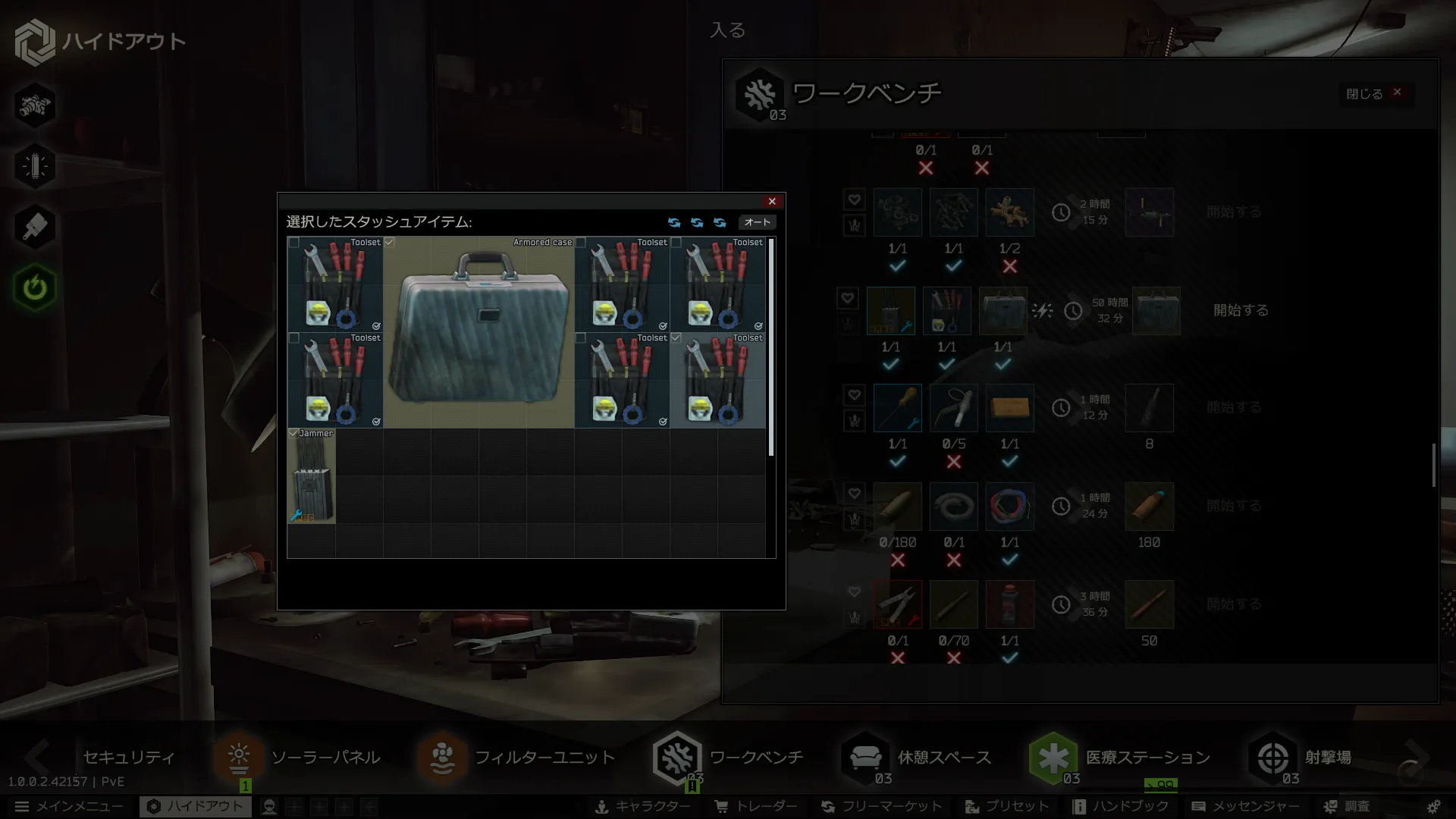The image size is (1456, 819).
Task: Close the stash item selection popup
Action: (772, 202)
